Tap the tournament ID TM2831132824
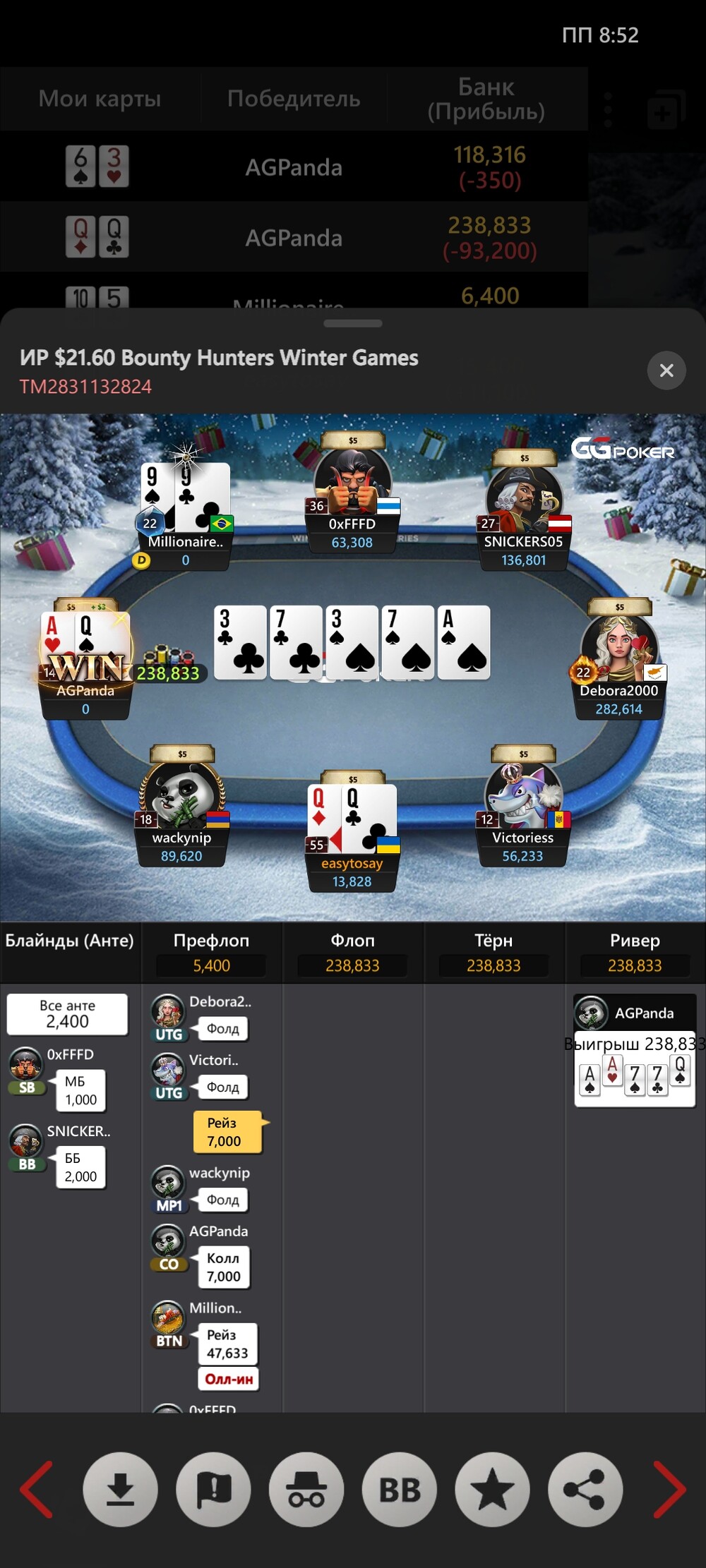 pyautogui.click(x=85, y=387)
